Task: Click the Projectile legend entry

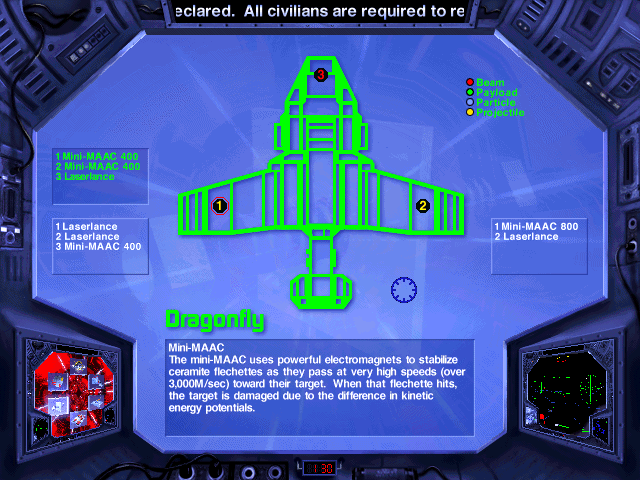Action: point(499,112)
